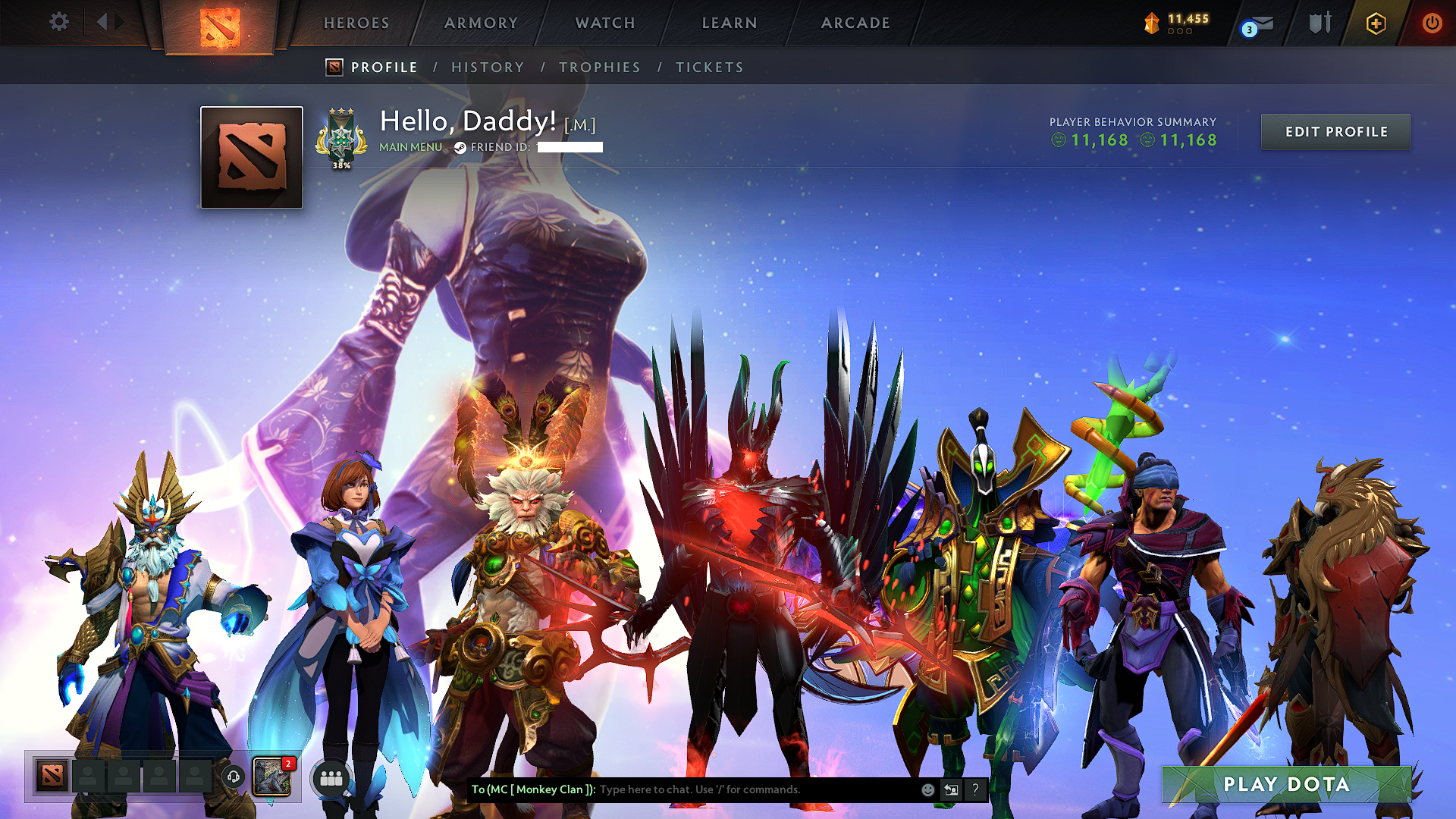The height and width of the screenshot is (819, 1456).
Task: Open the settings gear menu
Action: coord(58,22)
